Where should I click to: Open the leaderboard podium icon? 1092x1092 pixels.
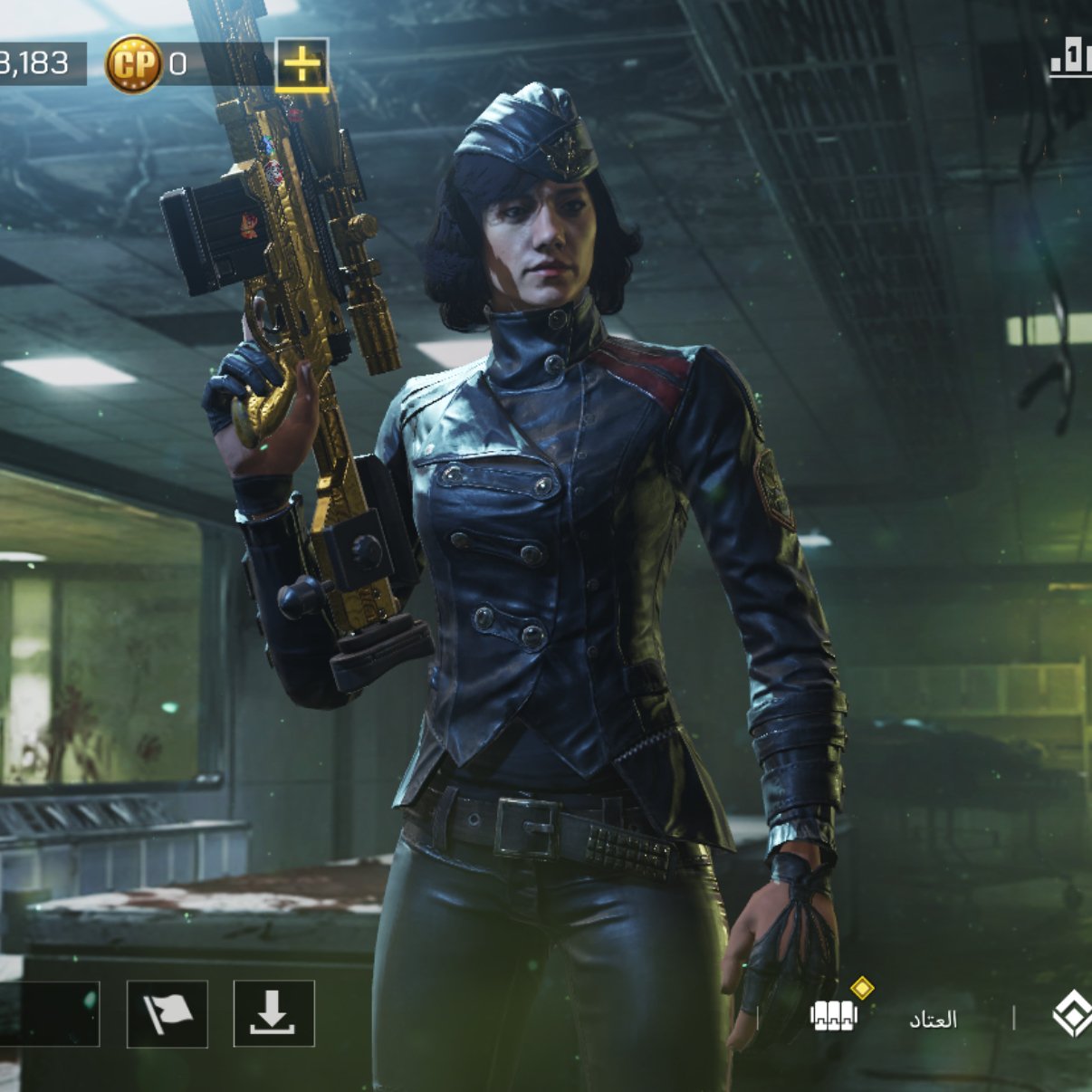pos(1070,60)
